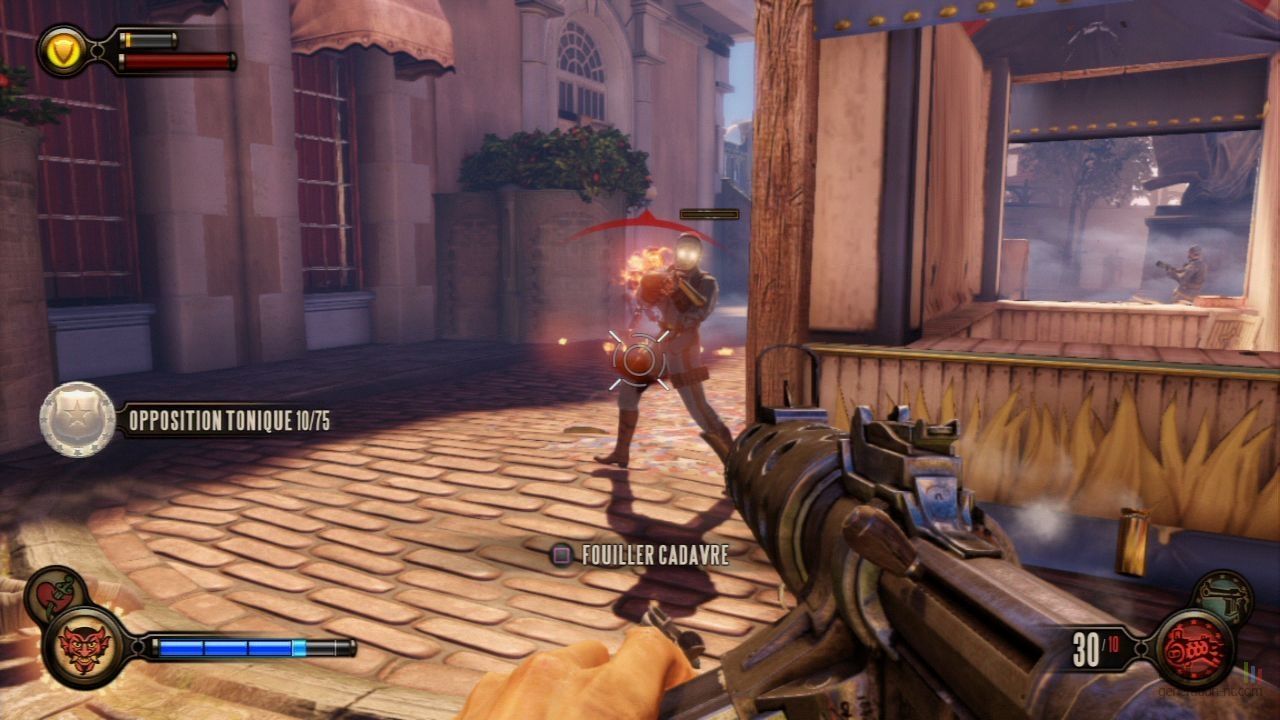This screenshot has width=1280, height=720.
Task: Switch to the secondary heart vigor icon
Action: point(54,593)
